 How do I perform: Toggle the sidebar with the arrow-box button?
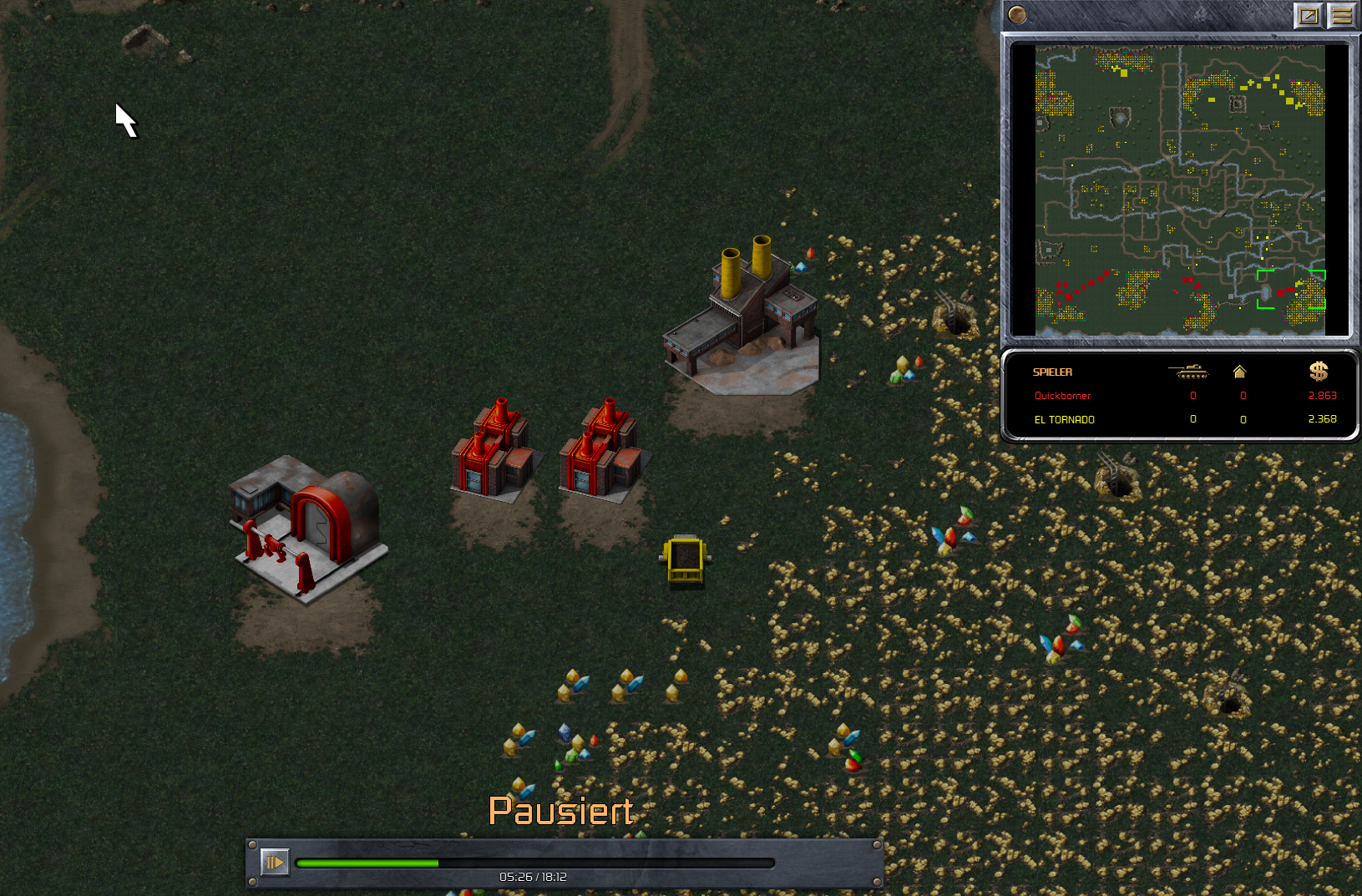[1308, 15]
